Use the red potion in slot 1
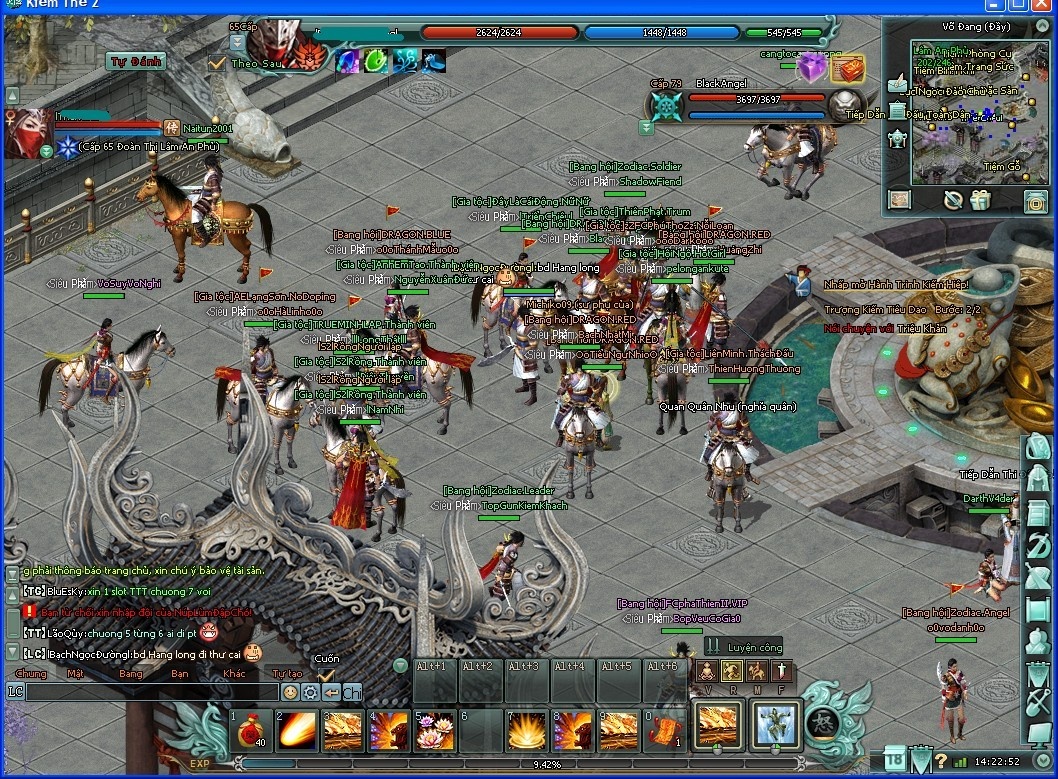The height and width of the screenshot is (779, 1058). click(x=249, y=730)
